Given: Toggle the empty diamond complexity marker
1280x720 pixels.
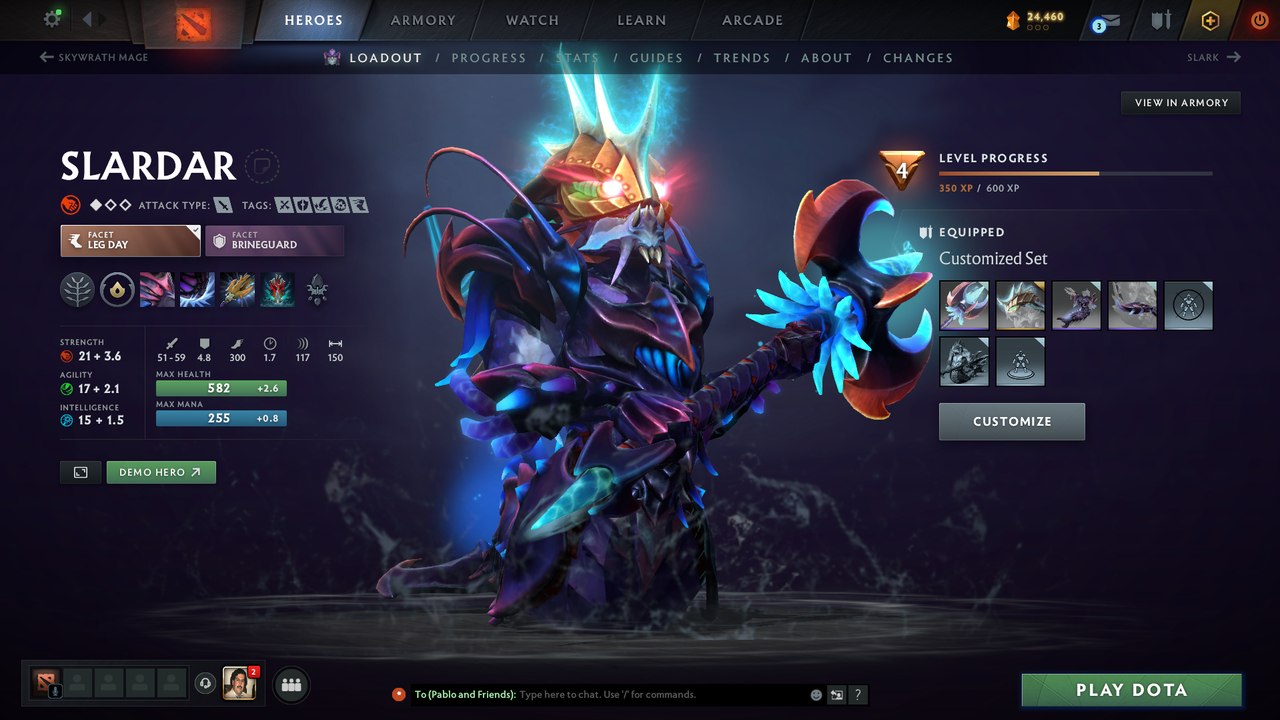Looking at the screenshot, I should [x=111, y=204].
